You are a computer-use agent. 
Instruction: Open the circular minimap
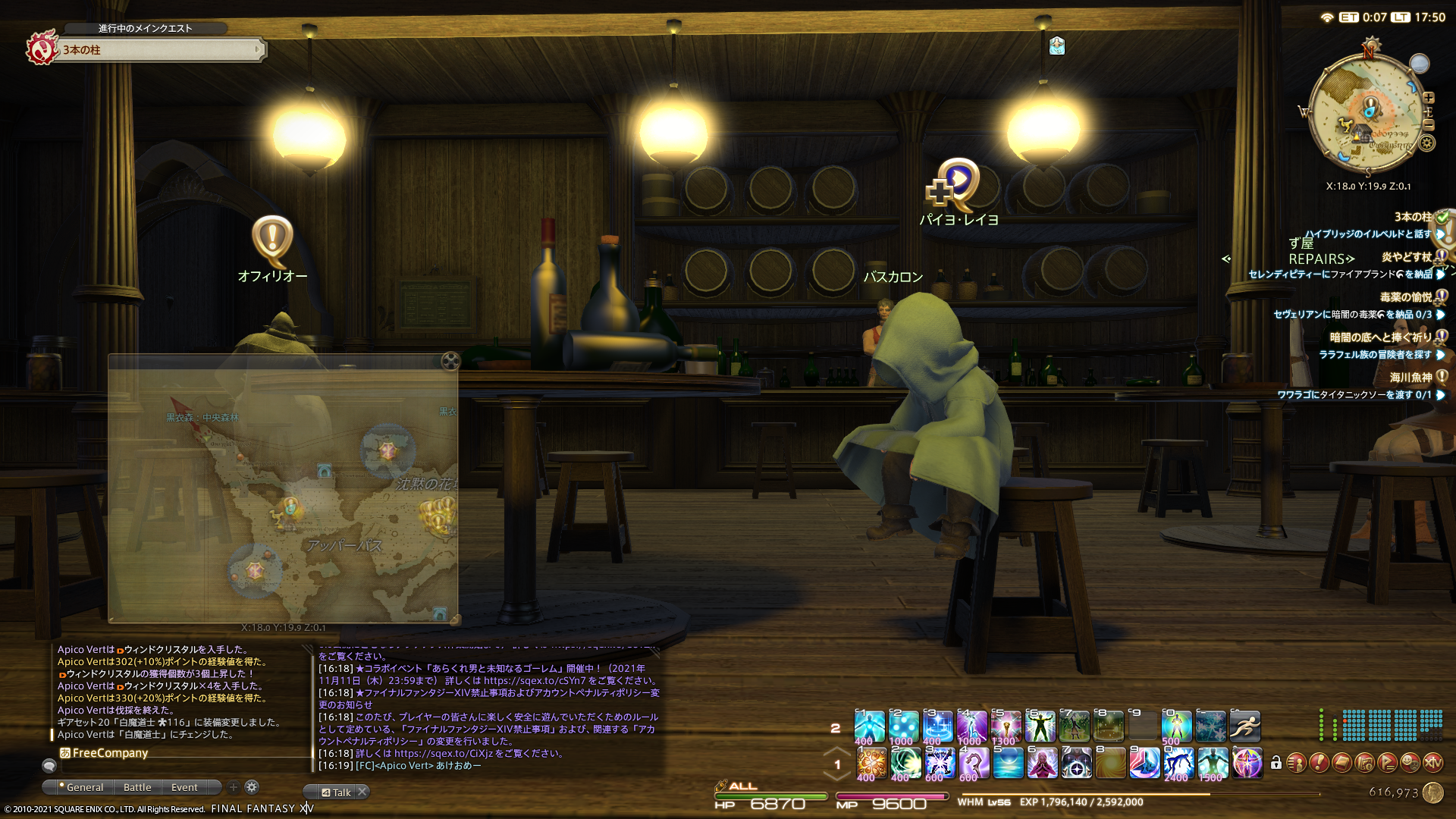1367,114
